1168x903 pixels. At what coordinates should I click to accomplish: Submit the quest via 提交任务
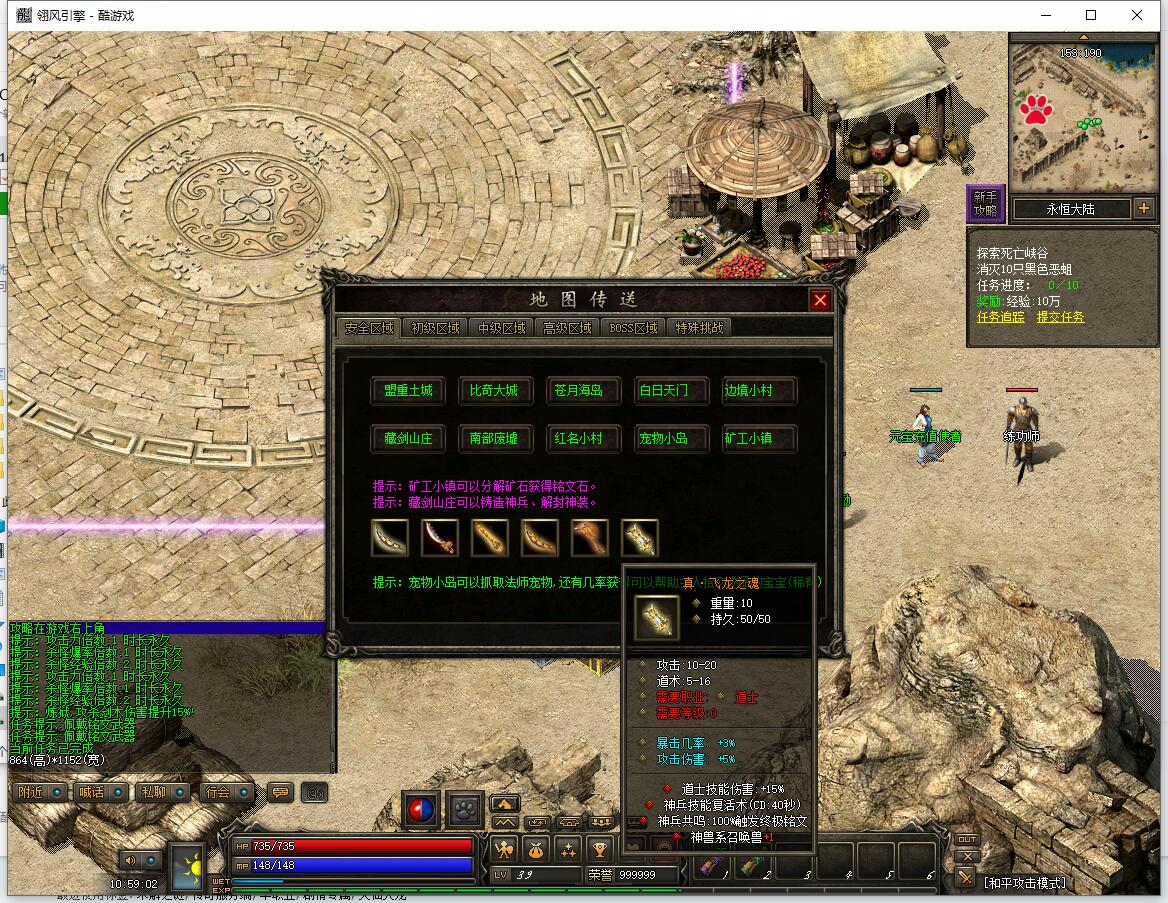pos(1060,317)
